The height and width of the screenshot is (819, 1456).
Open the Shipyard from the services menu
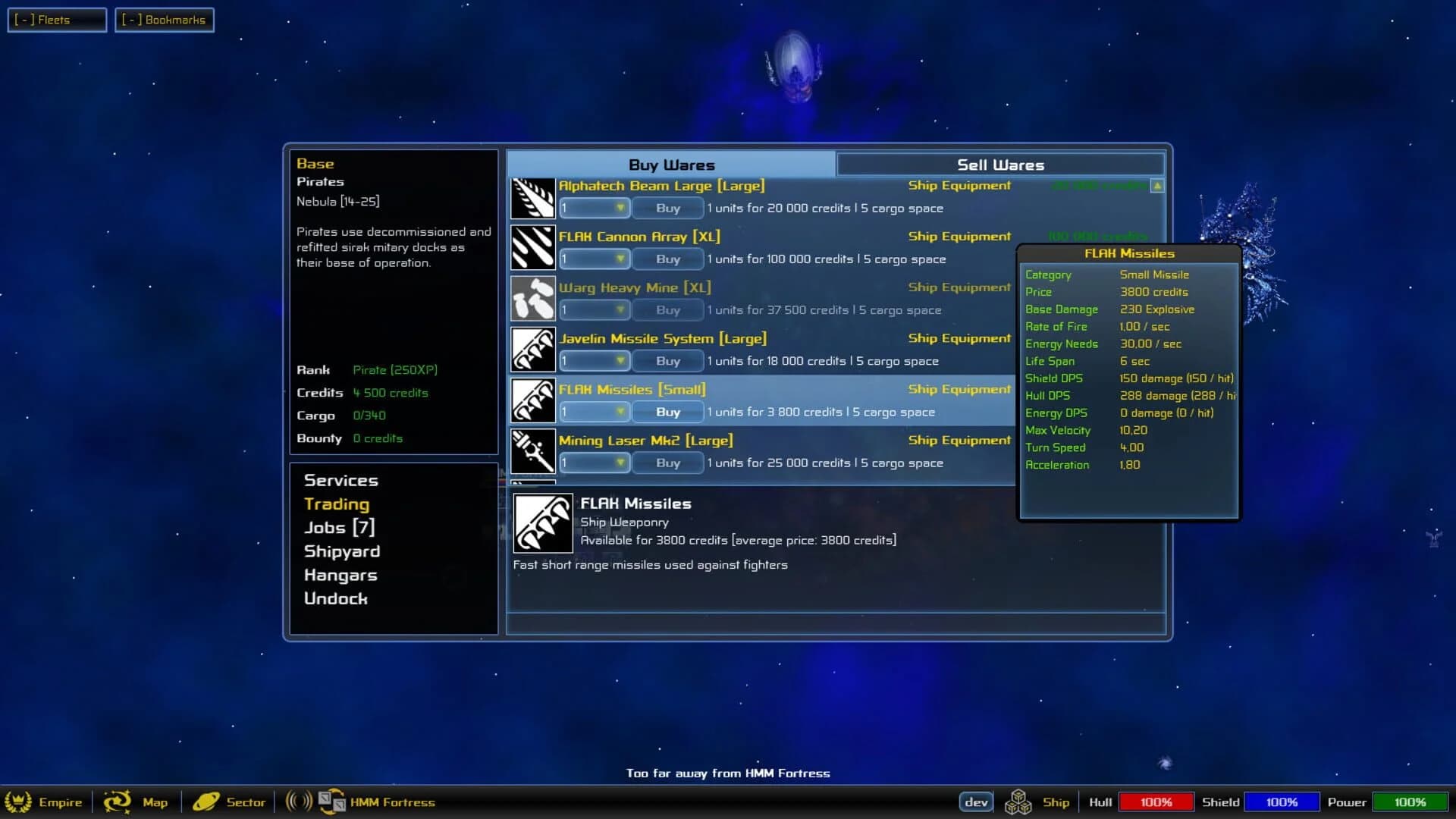(342, 551)
